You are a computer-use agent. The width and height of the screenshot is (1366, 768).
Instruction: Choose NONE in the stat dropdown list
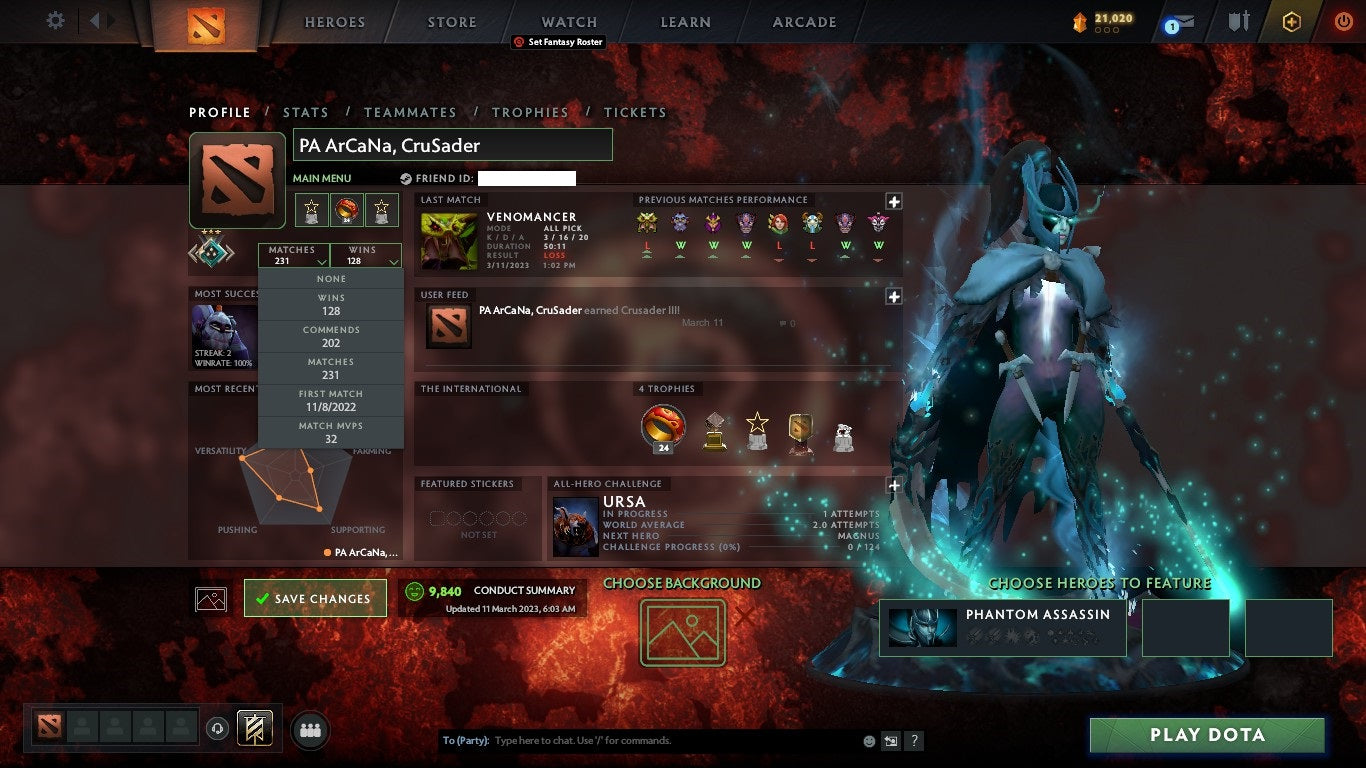click(330, 278)
